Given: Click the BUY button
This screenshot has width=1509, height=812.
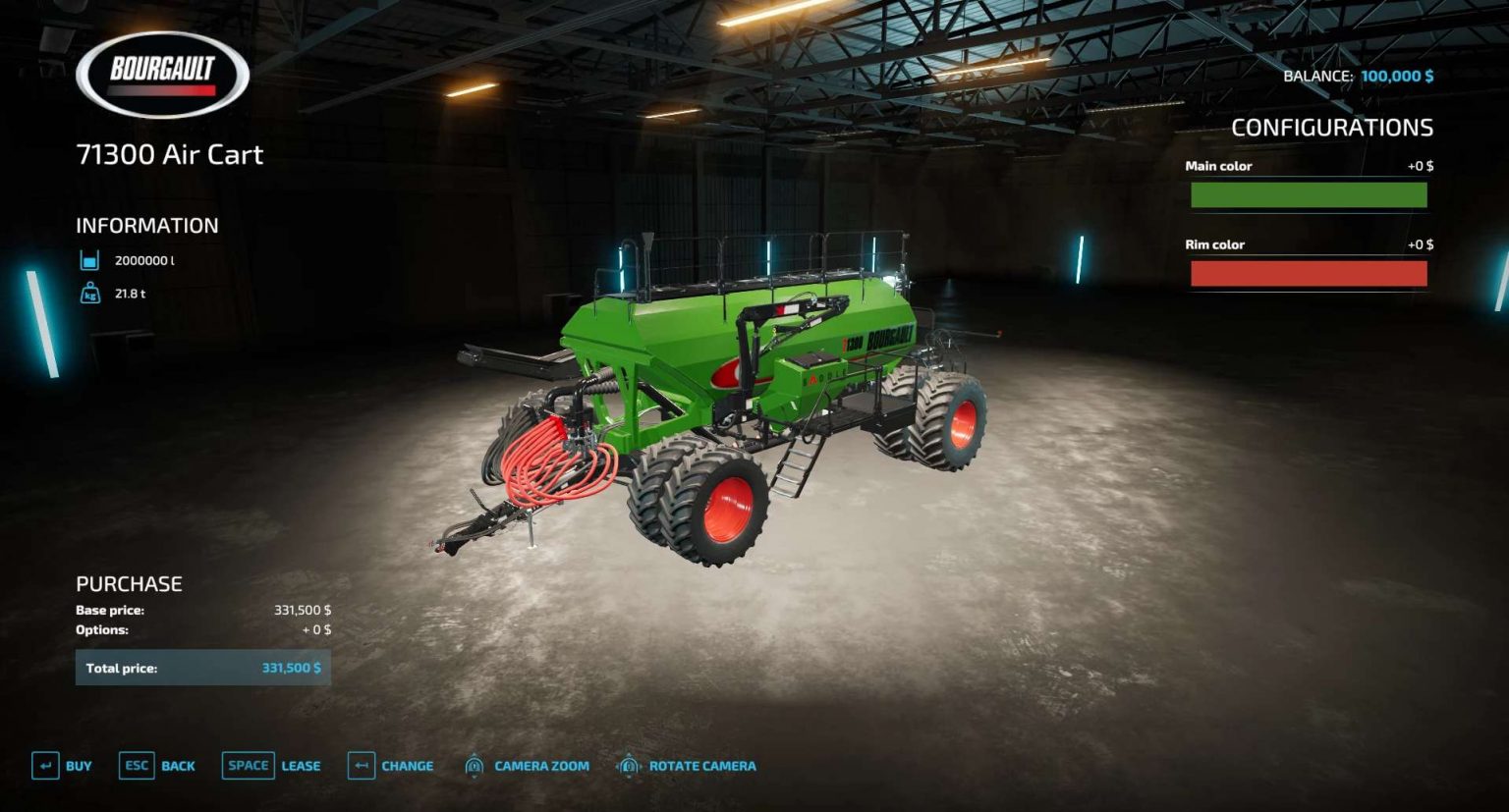Looking at the screenshot, I should (x=76, y=765).
